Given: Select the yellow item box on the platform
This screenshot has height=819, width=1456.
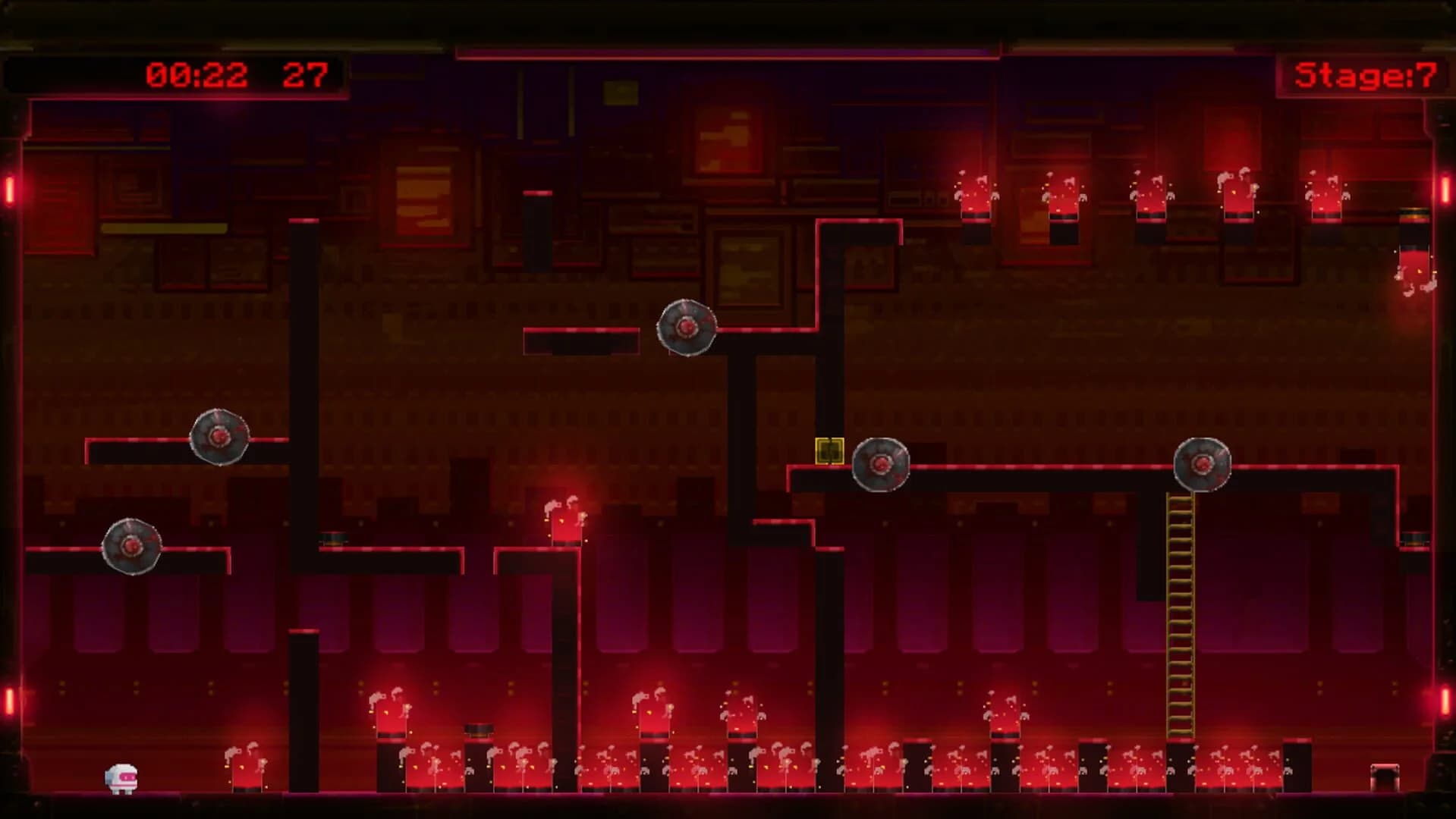Looking at the screenshot, I should pyautogui.click(x=829, y=450).
